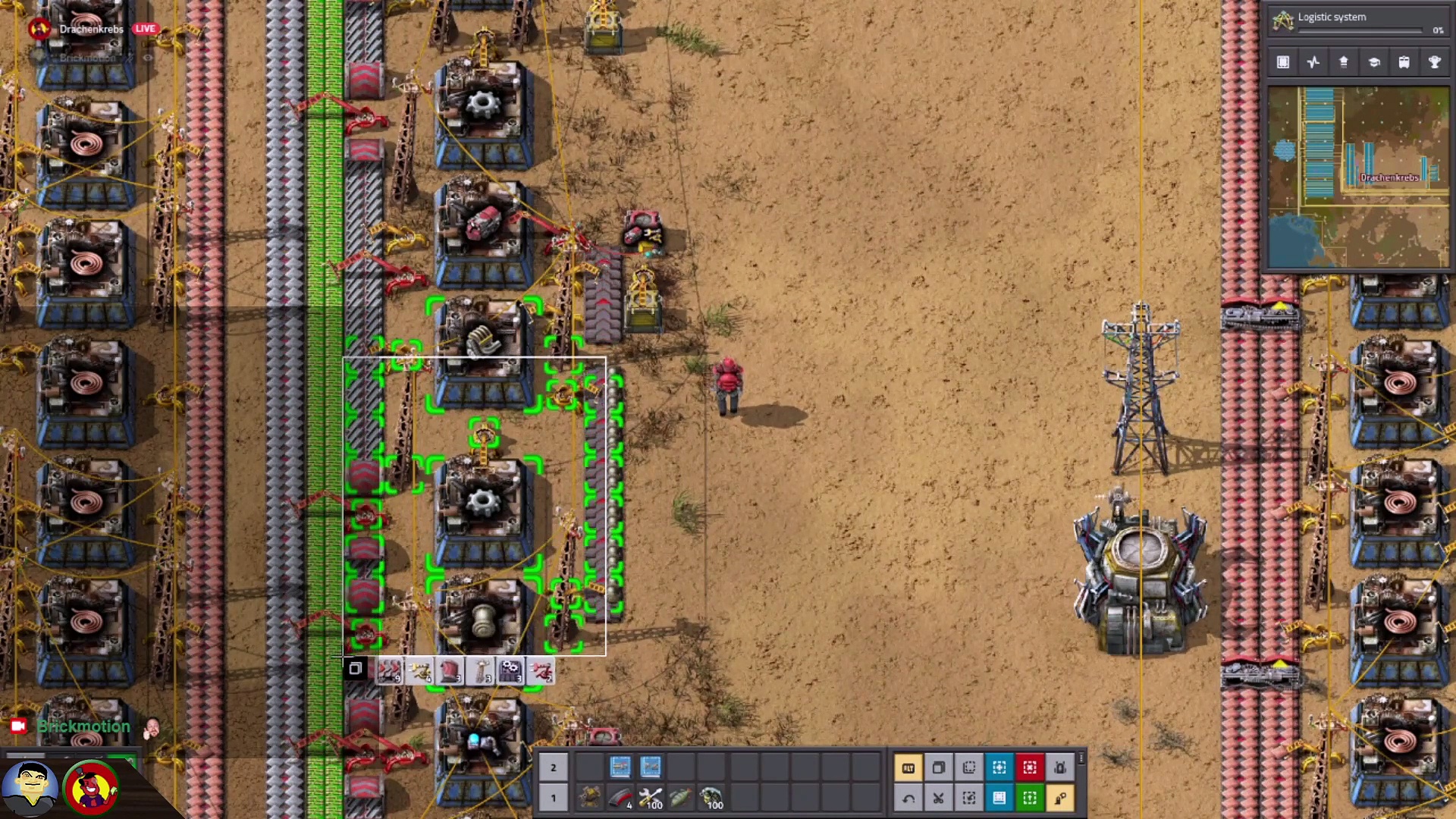Open the Logistic system research progress

[x=1357, y=21]
